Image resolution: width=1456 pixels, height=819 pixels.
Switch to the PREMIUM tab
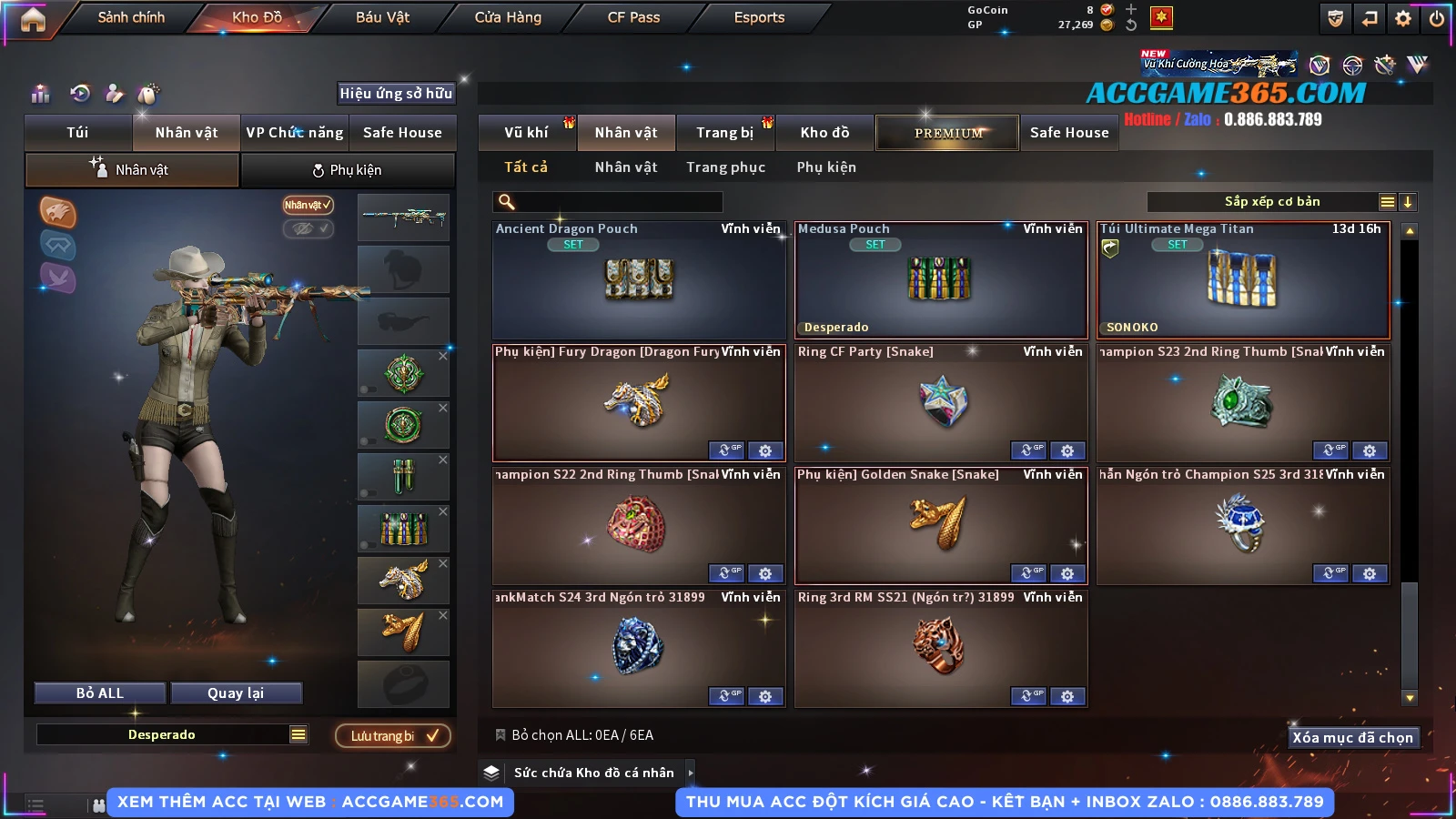[x=947, y=133]
